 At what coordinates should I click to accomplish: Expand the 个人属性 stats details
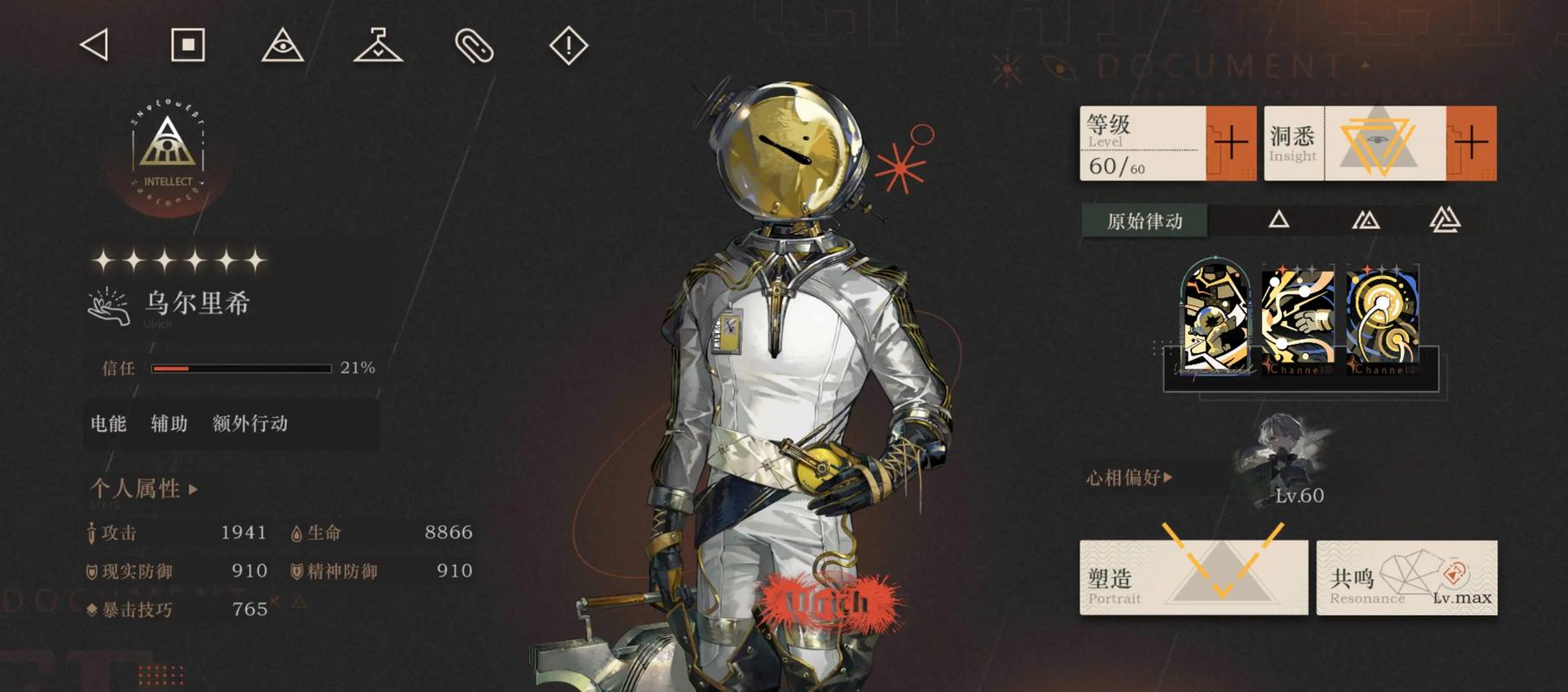(143, 489)
